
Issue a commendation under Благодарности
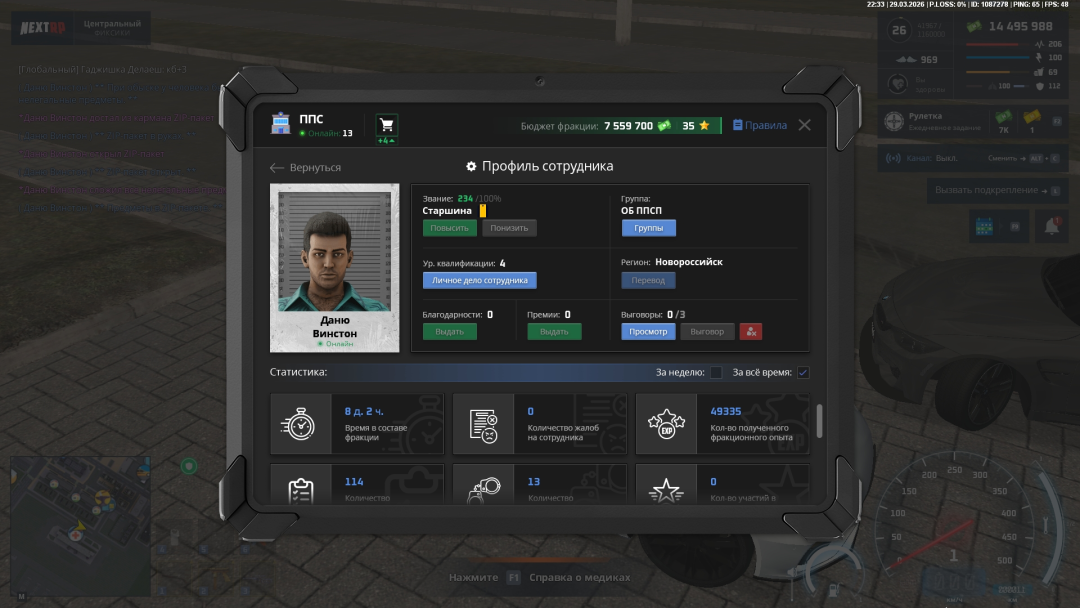point(449,331)
